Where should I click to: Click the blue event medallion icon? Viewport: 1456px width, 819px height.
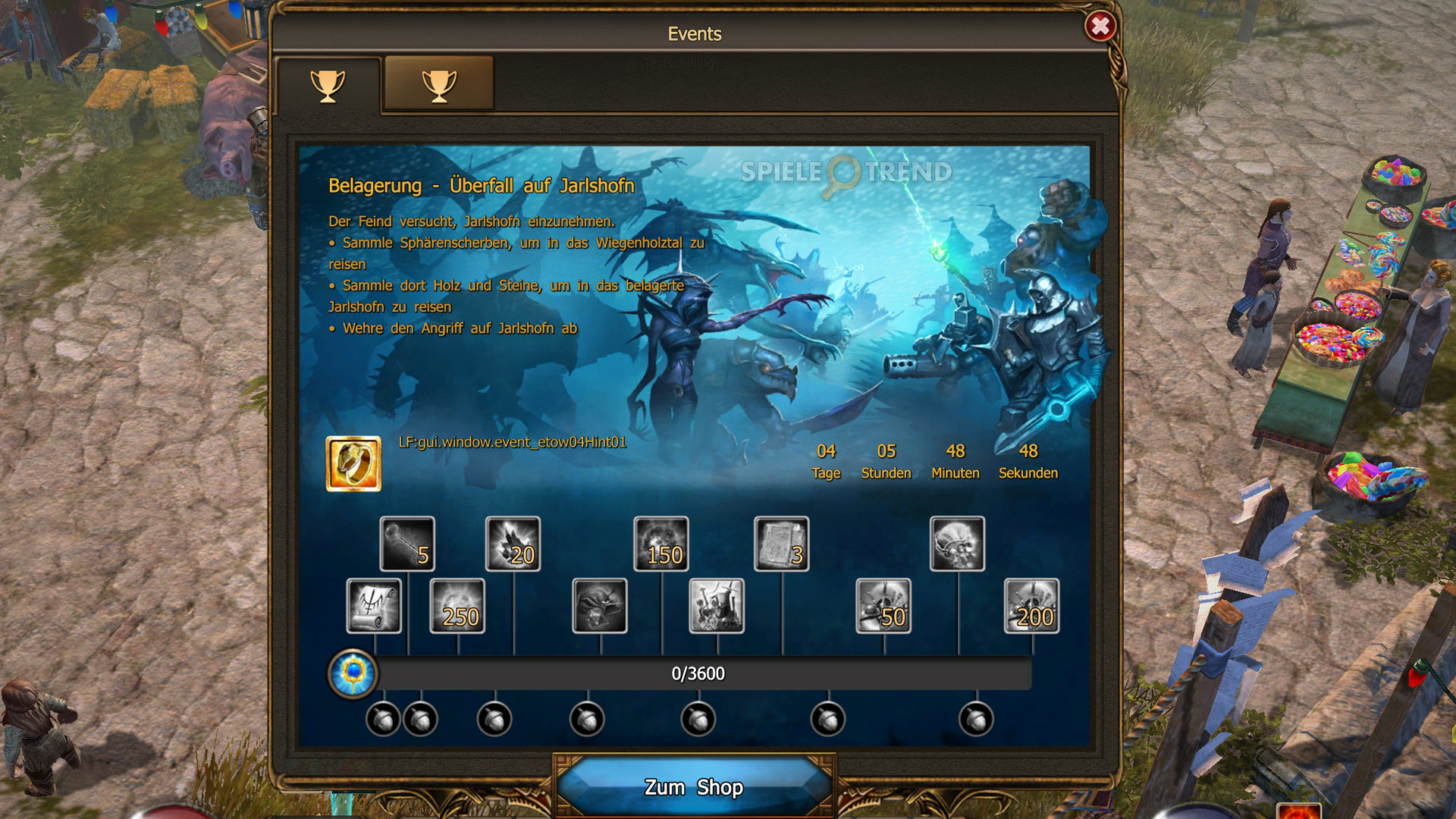pos(351,673)
